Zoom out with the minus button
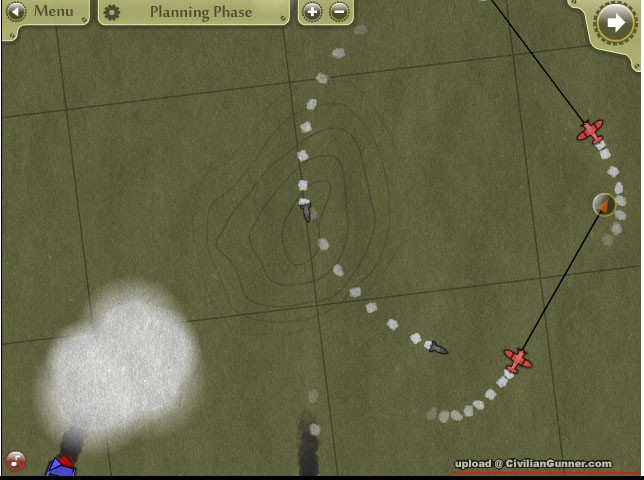644x480 pixels. pyautogui.click(x=339, y=12)
